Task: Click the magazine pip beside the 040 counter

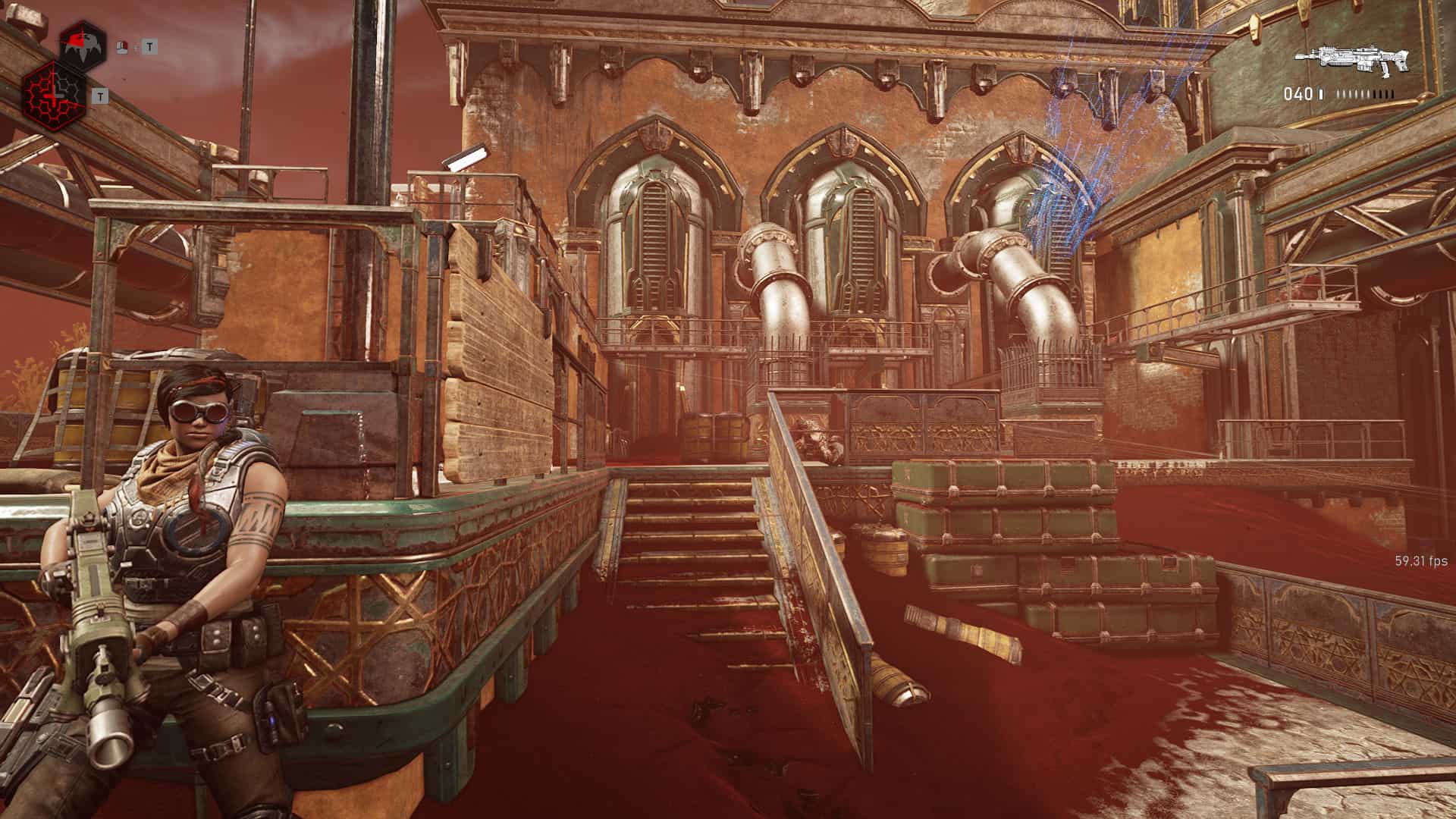Action: (1320, 93)
